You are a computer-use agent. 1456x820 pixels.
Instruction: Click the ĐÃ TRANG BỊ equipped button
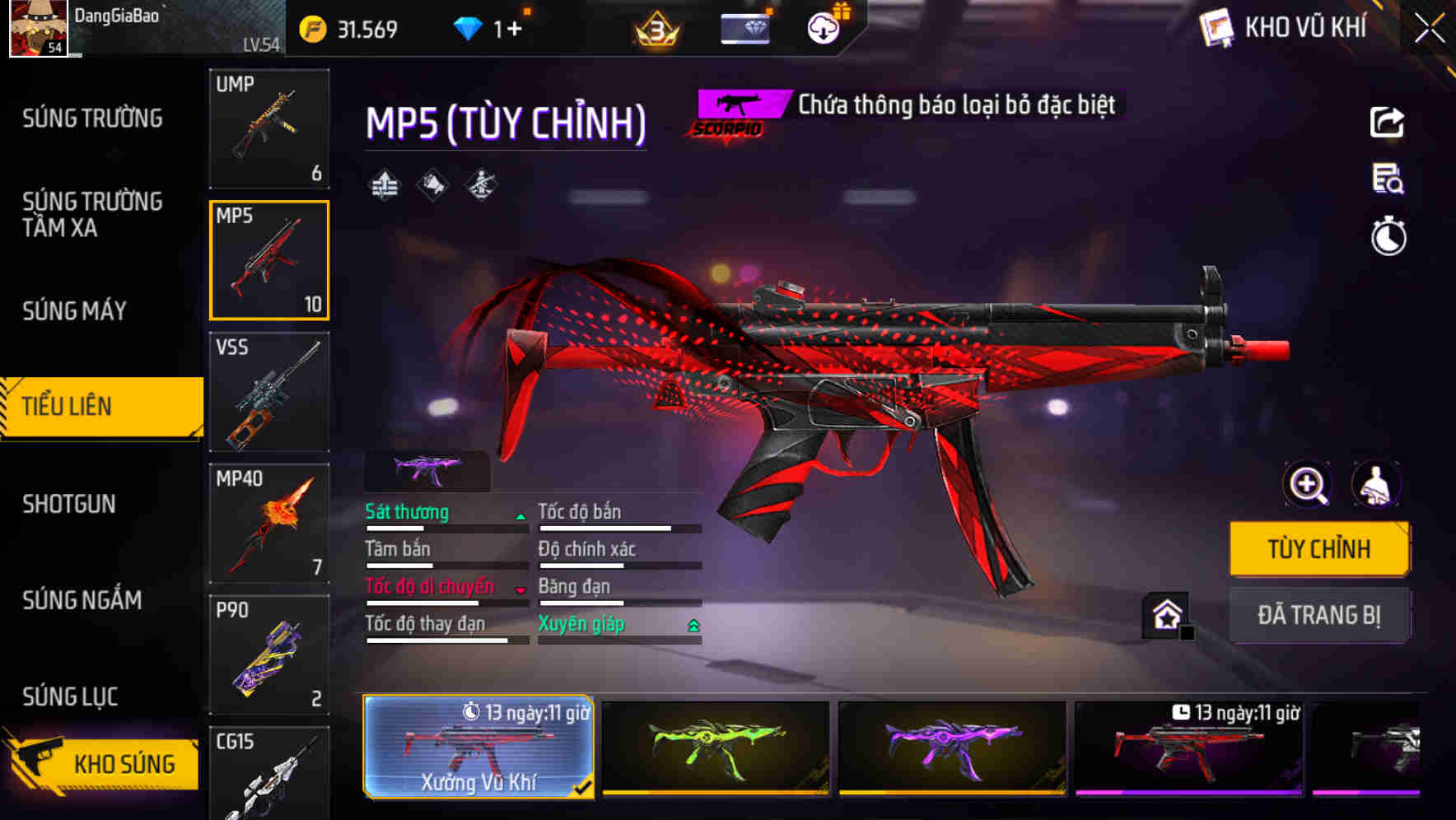tap(1319, 615)
